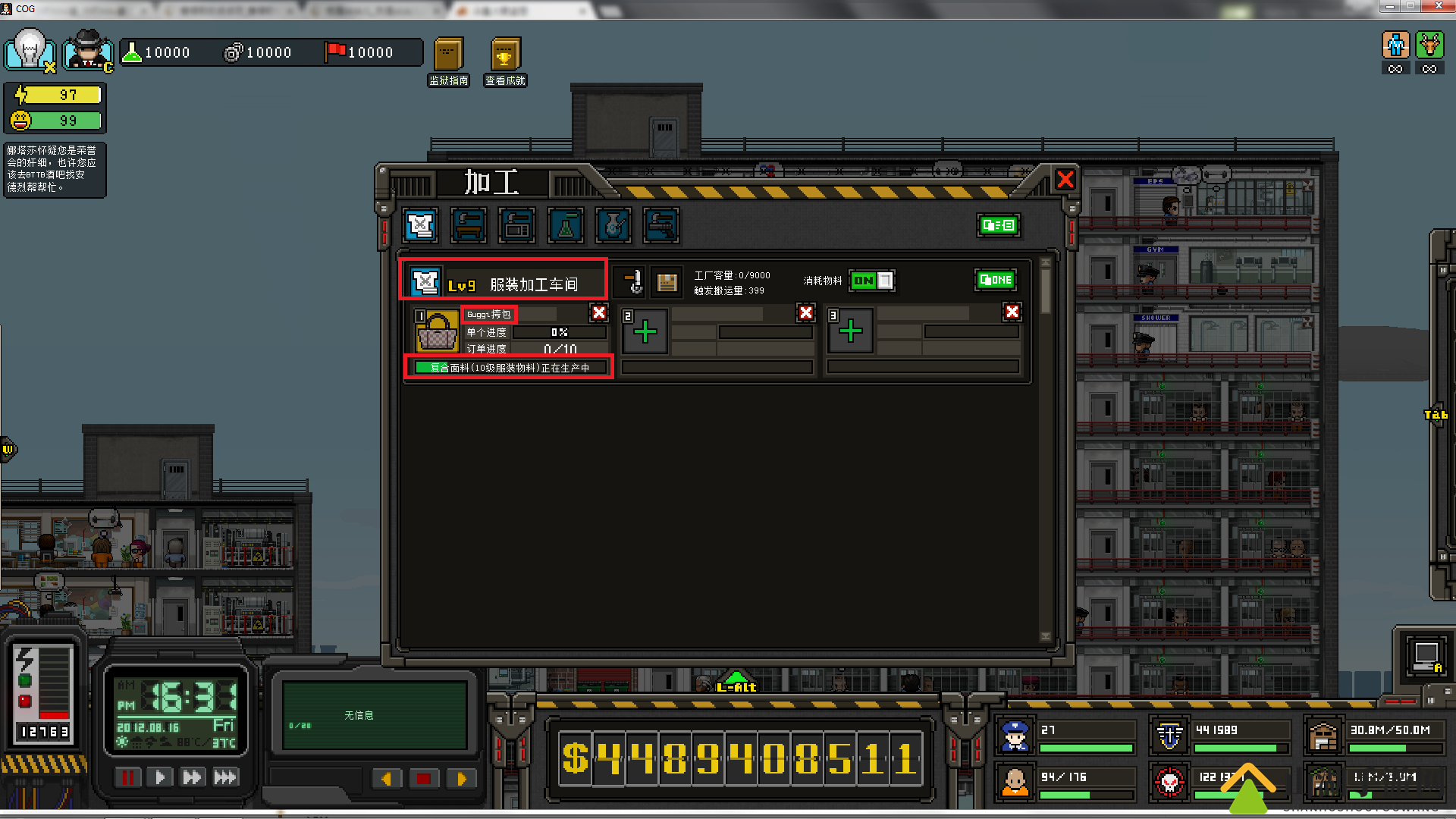Close the game window
The image size is (1456, 819).
coord(1439,7)
